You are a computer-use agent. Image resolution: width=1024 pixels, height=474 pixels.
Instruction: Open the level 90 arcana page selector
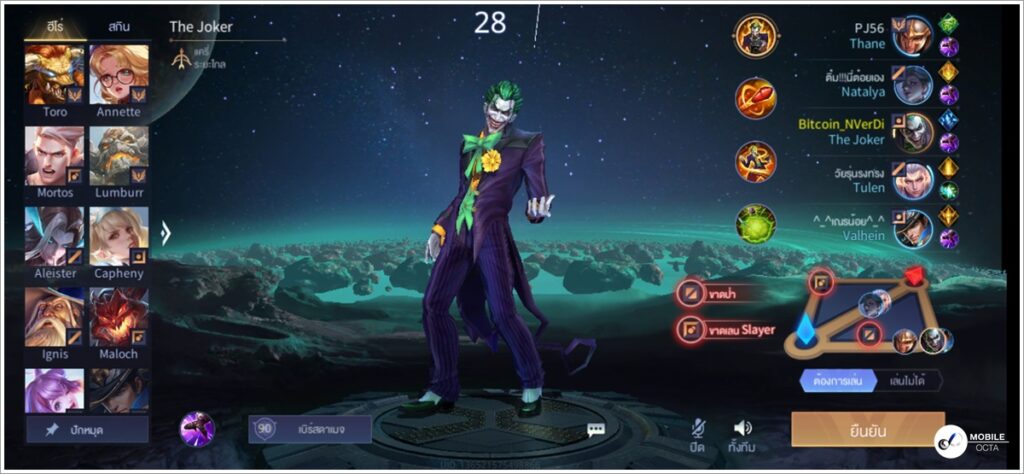[310, 429]
